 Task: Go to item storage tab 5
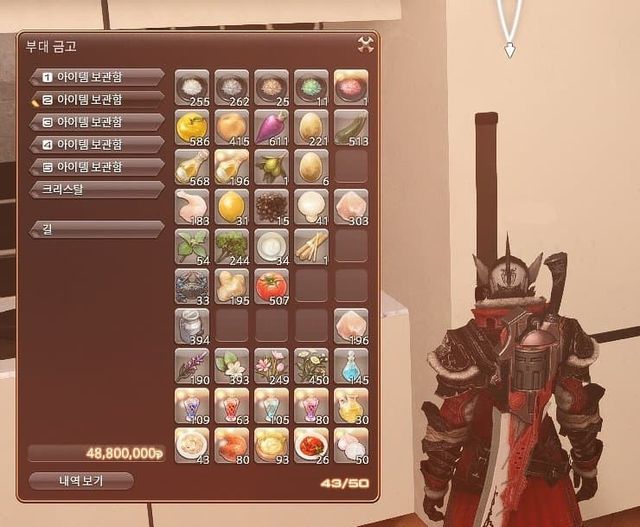point(97,166)
